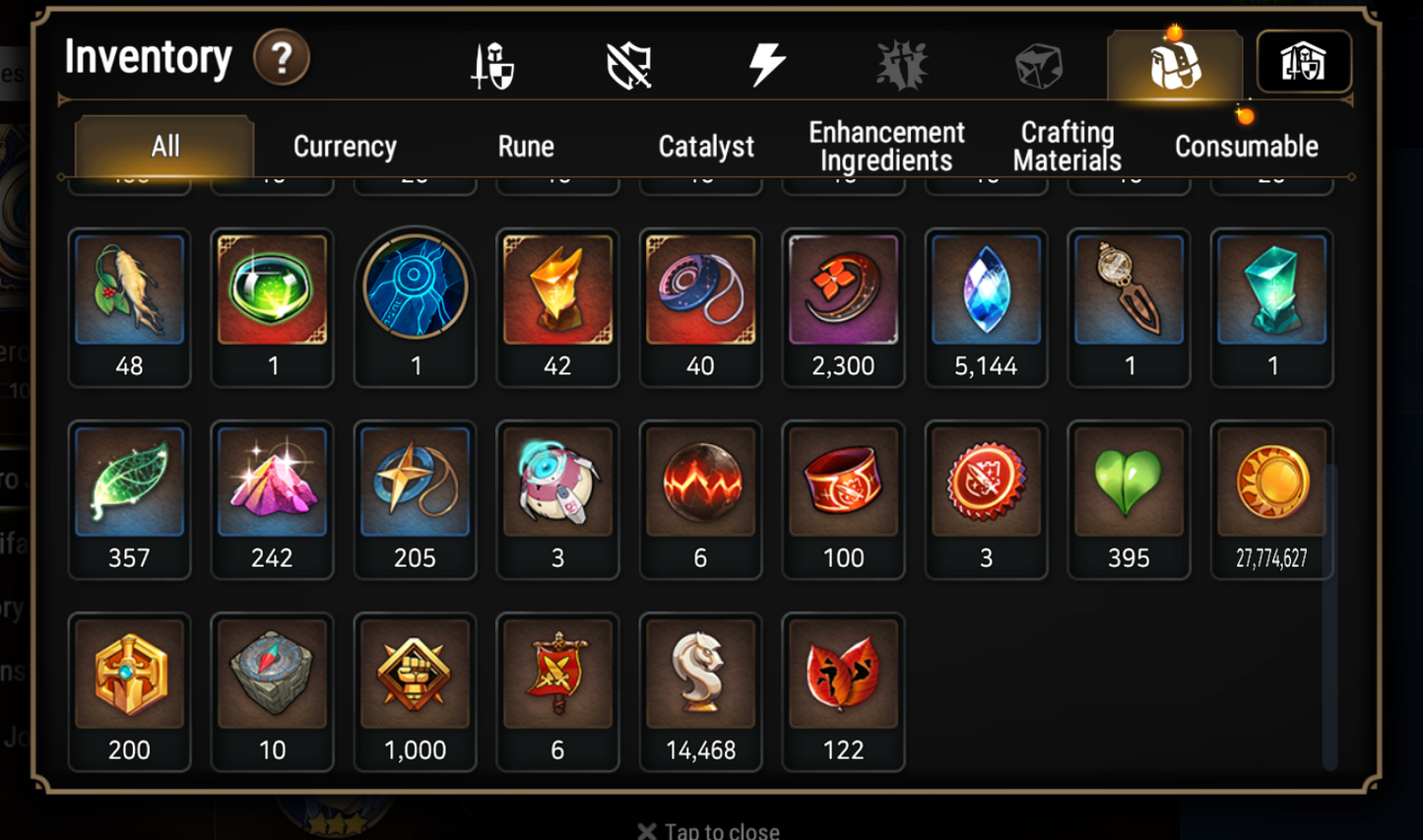Open the red battle flag item showing 6
Viewport: 1423px width, 840px height.
(557, 676)
